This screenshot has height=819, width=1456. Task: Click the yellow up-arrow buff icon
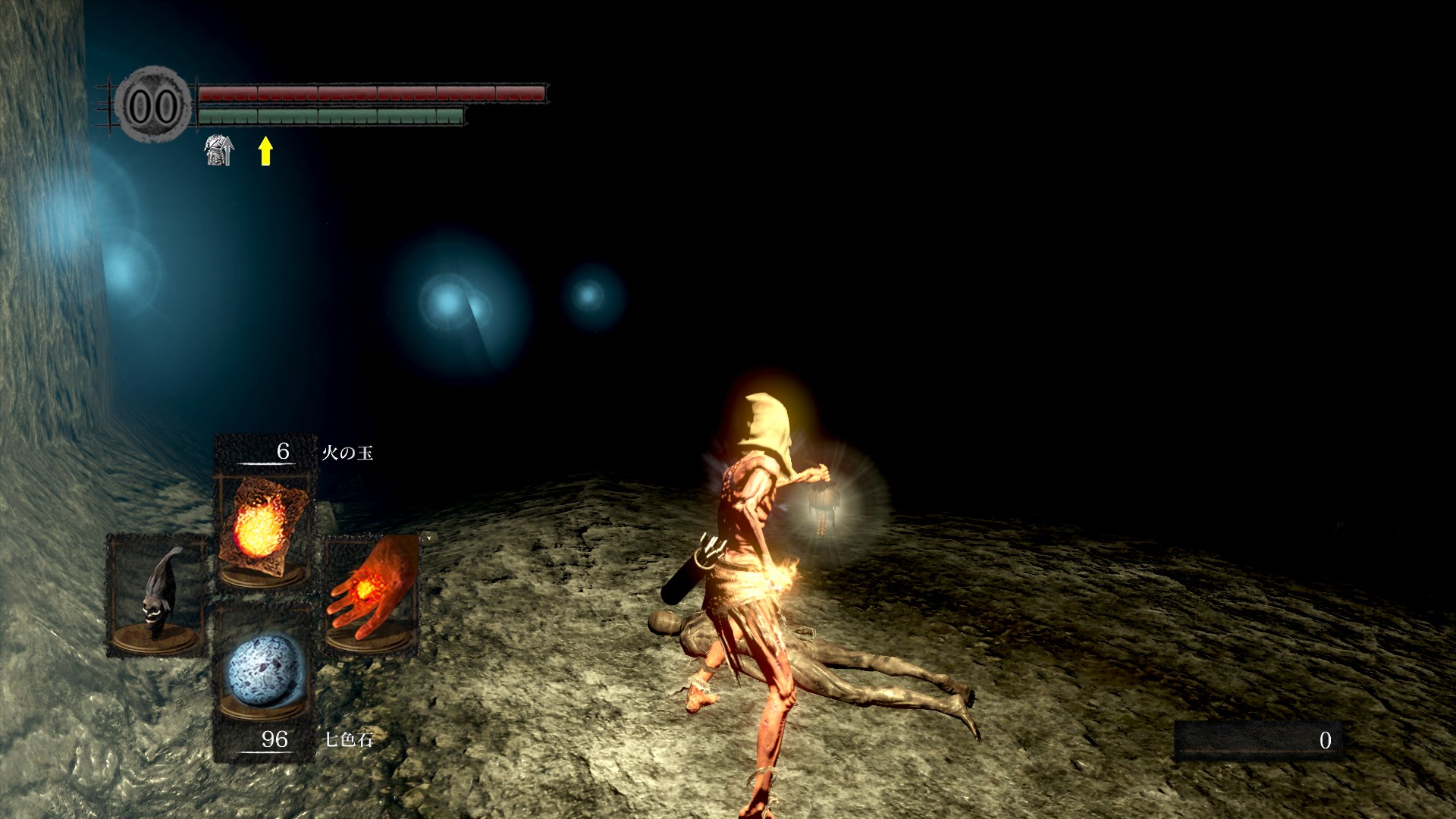[x=265, y=150]
